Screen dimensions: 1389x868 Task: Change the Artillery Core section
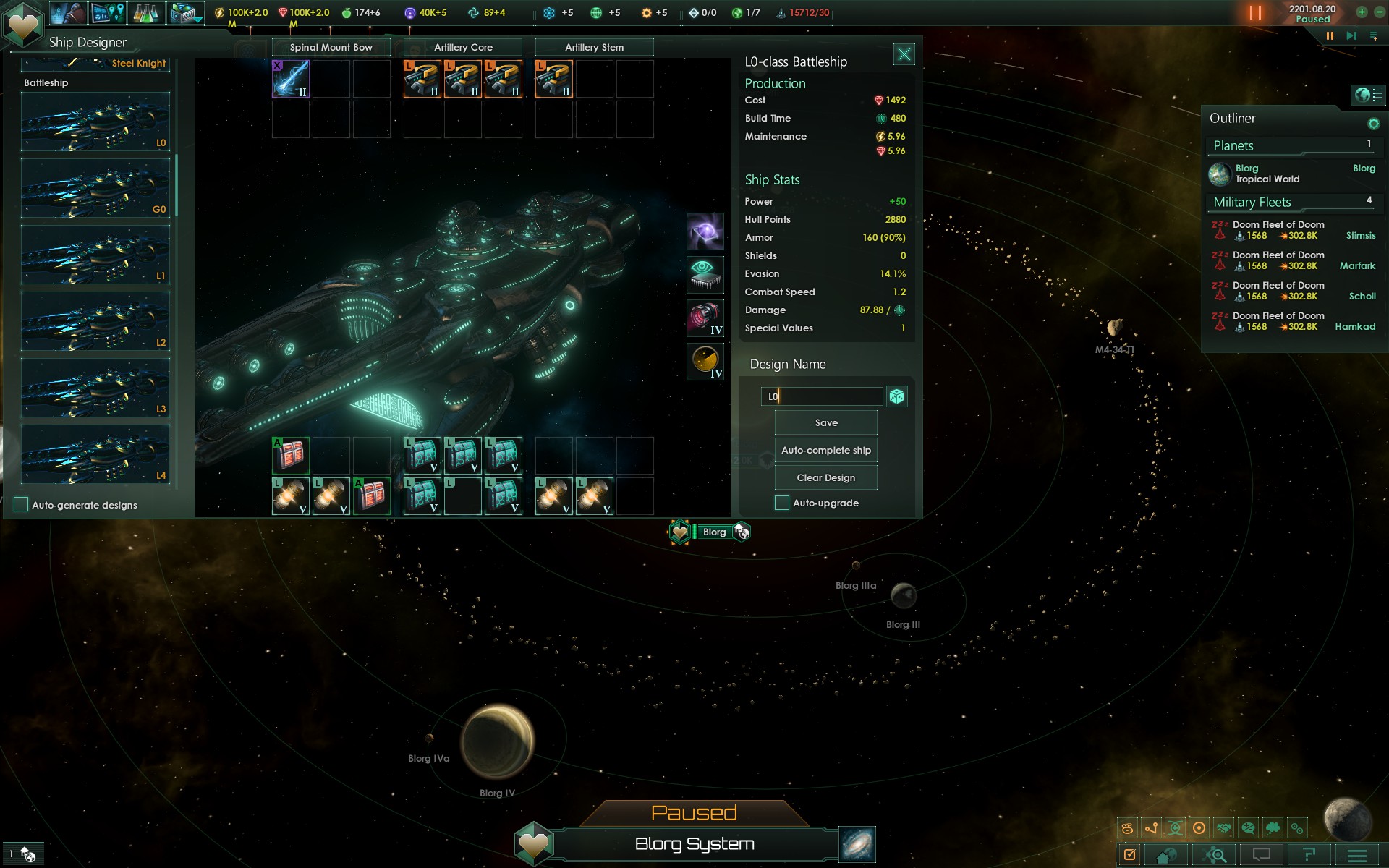point(463,48)
